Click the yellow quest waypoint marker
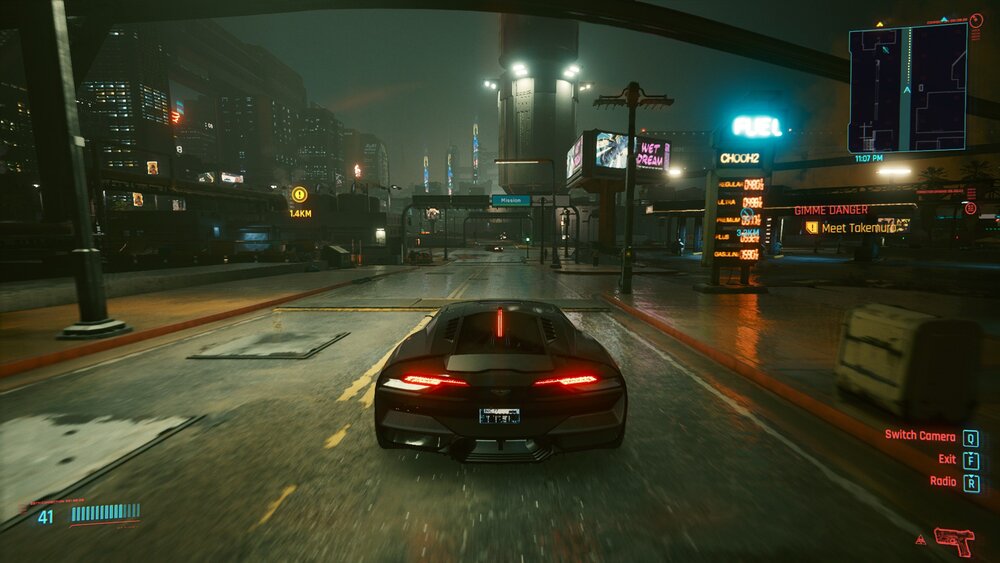Viewport: 1000px width, 563px height. (x=299, y=195)
